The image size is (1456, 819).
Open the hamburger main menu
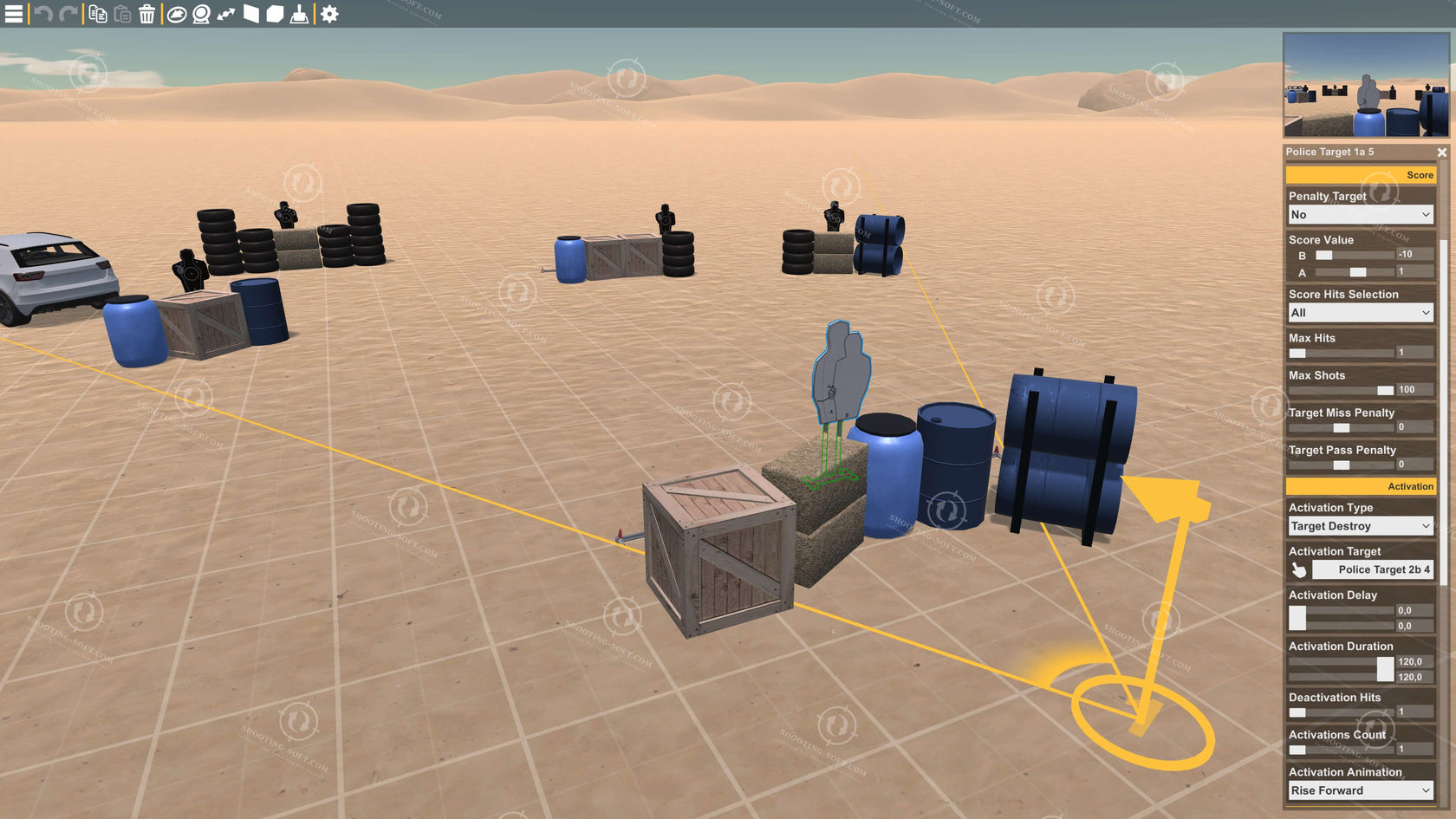coord(14,14)
